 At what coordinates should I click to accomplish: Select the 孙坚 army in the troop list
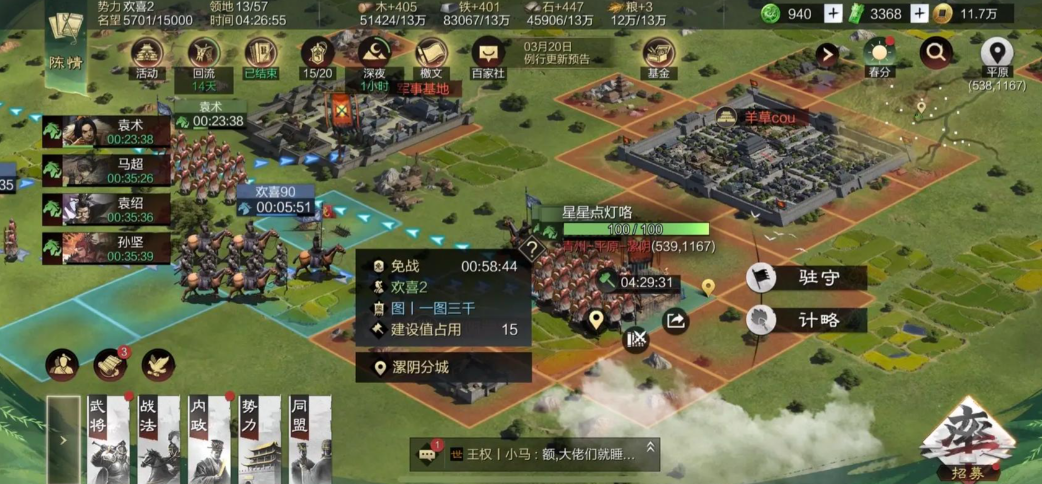[106, 247]
